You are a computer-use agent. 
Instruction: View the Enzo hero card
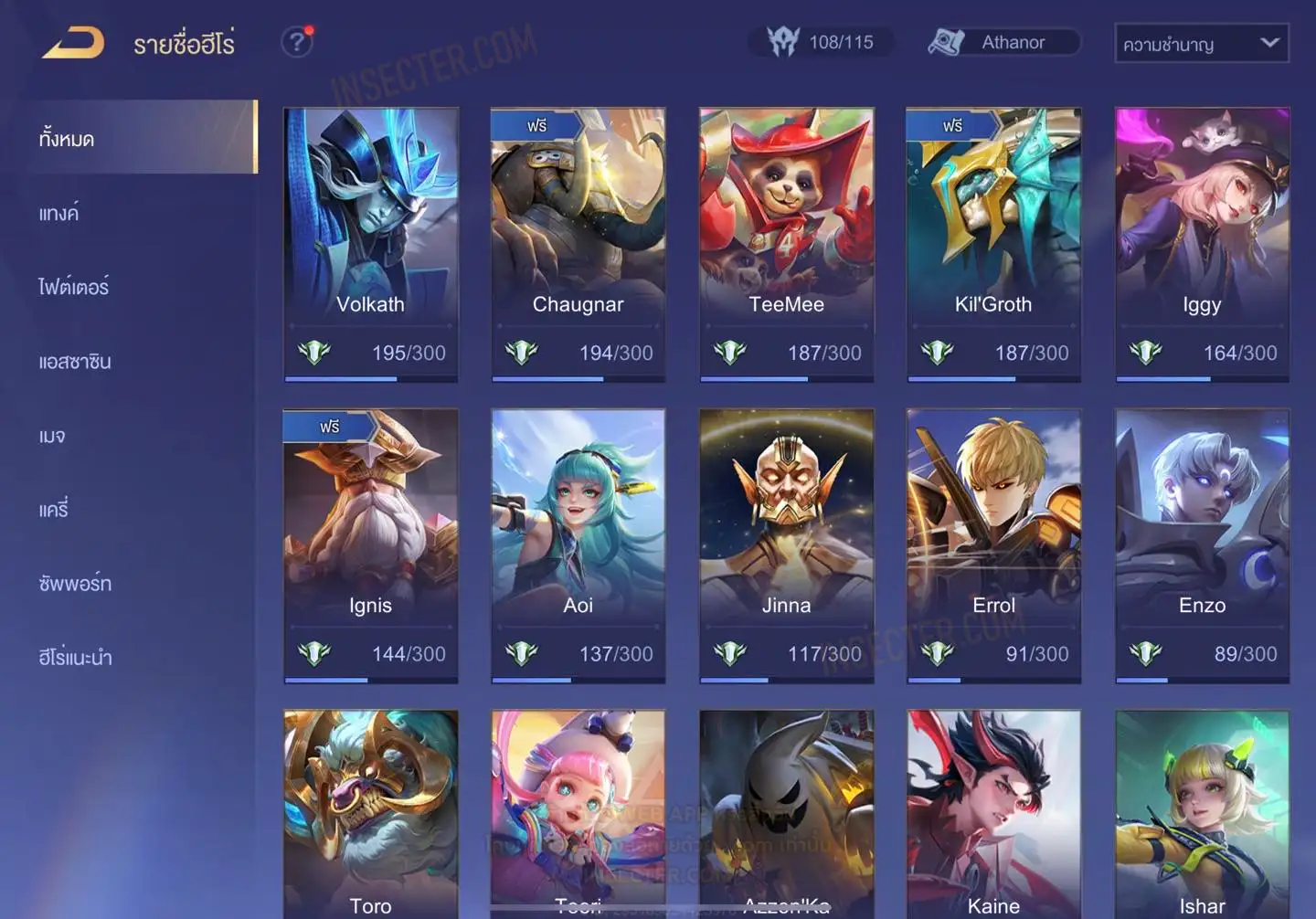click(1202, 545)
